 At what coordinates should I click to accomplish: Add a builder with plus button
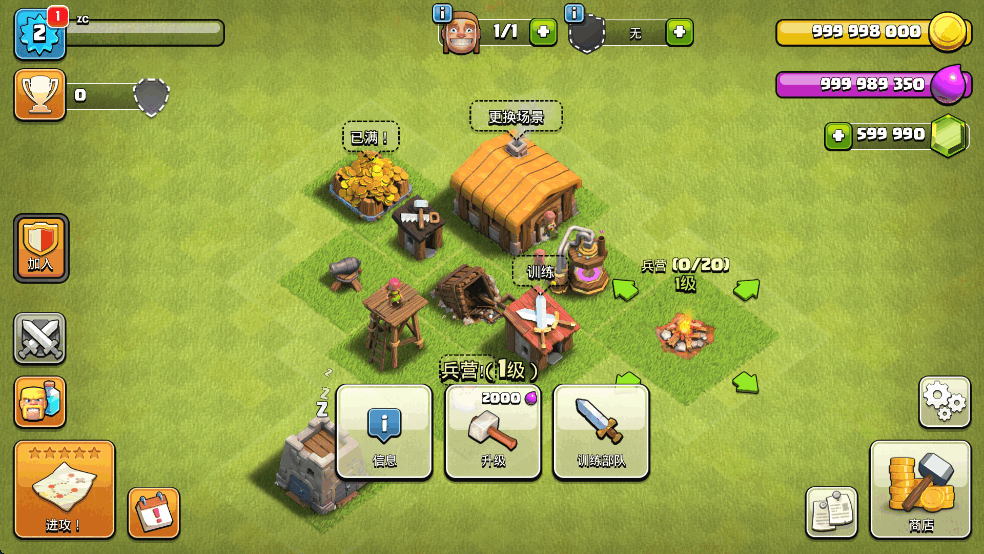(542, 32)
